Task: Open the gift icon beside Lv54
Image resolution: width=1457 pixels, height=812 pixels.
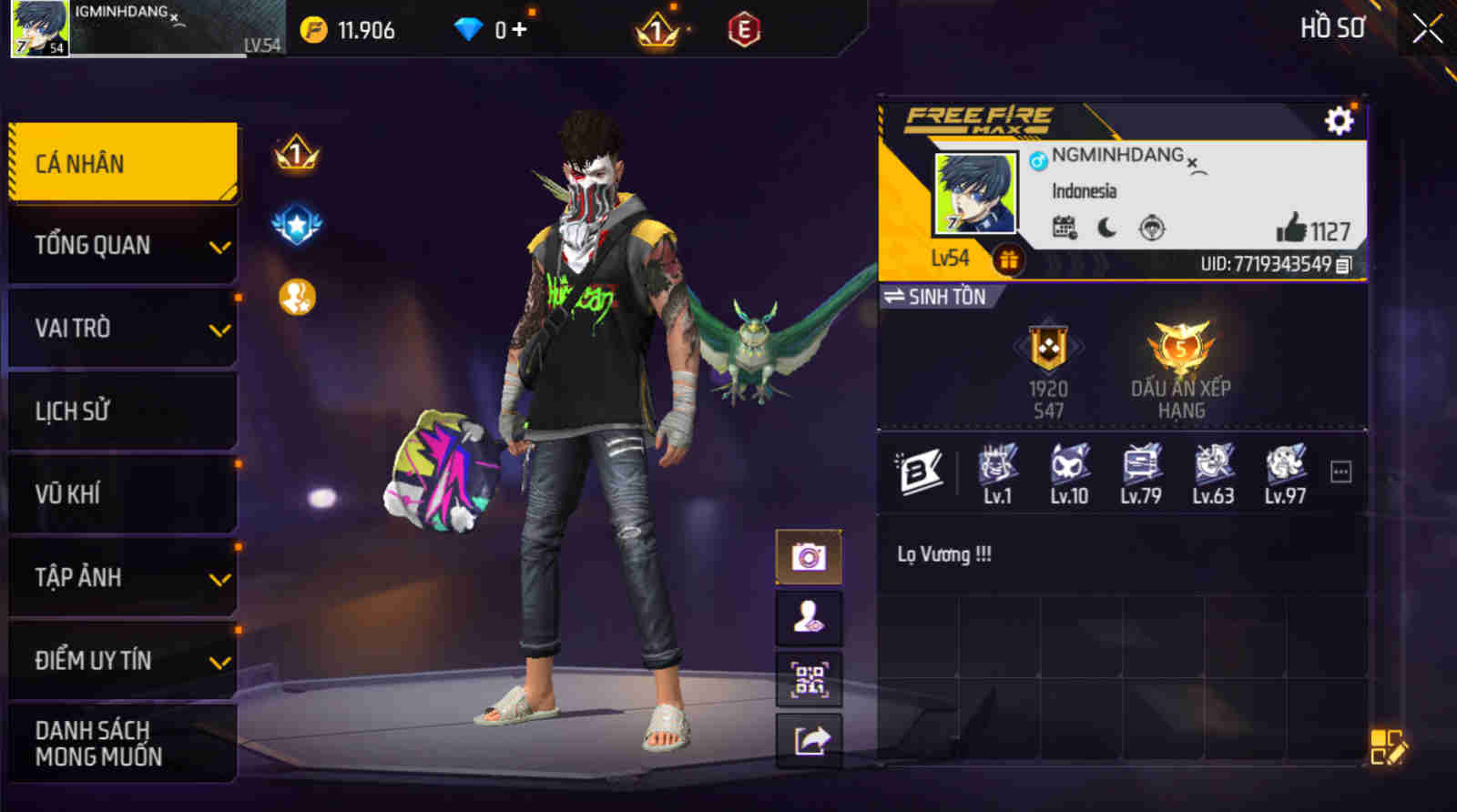Action: tap(1007, 259)
